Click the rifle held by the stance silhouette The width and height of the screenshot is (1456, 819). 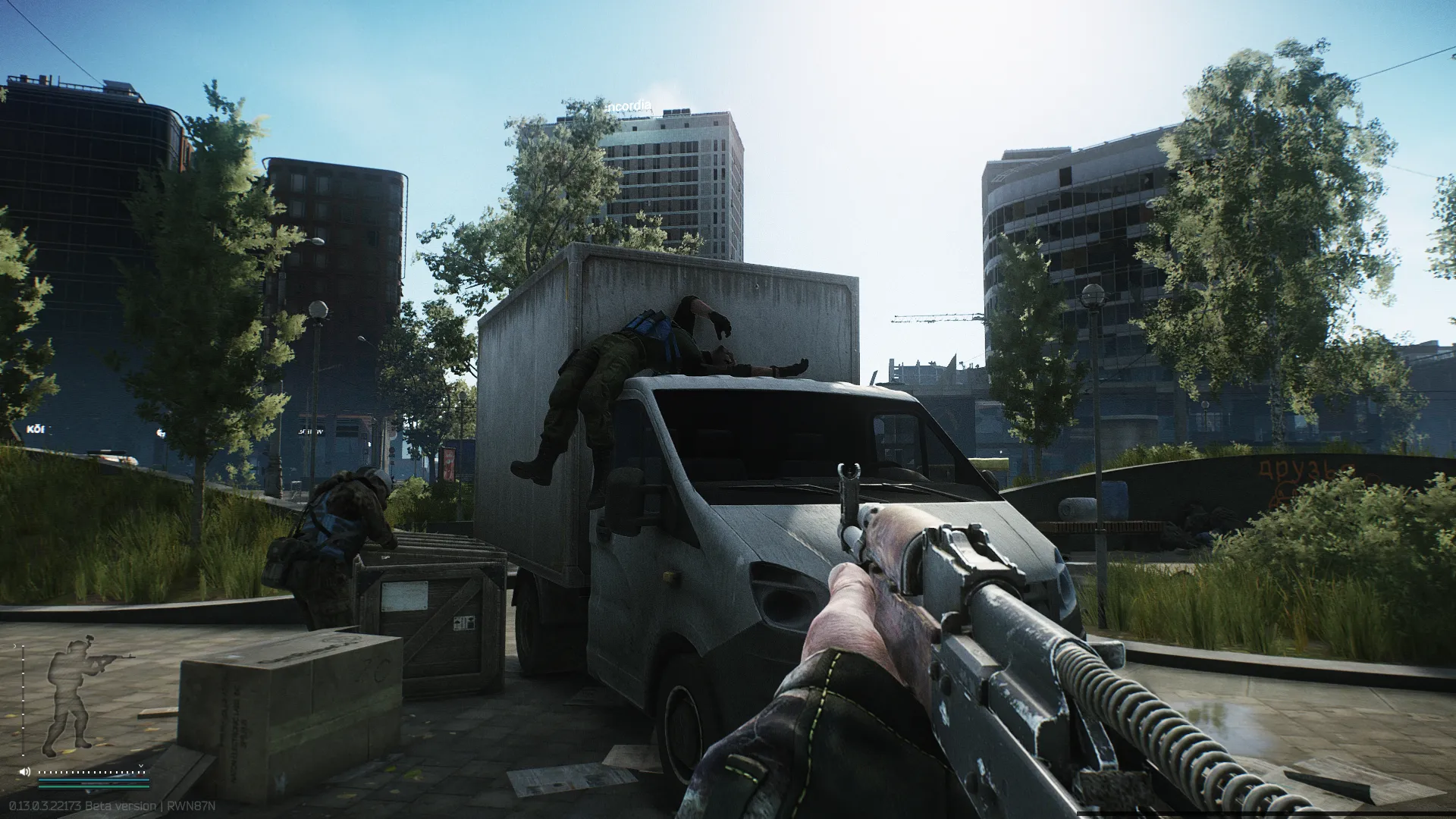pos(110,657)
